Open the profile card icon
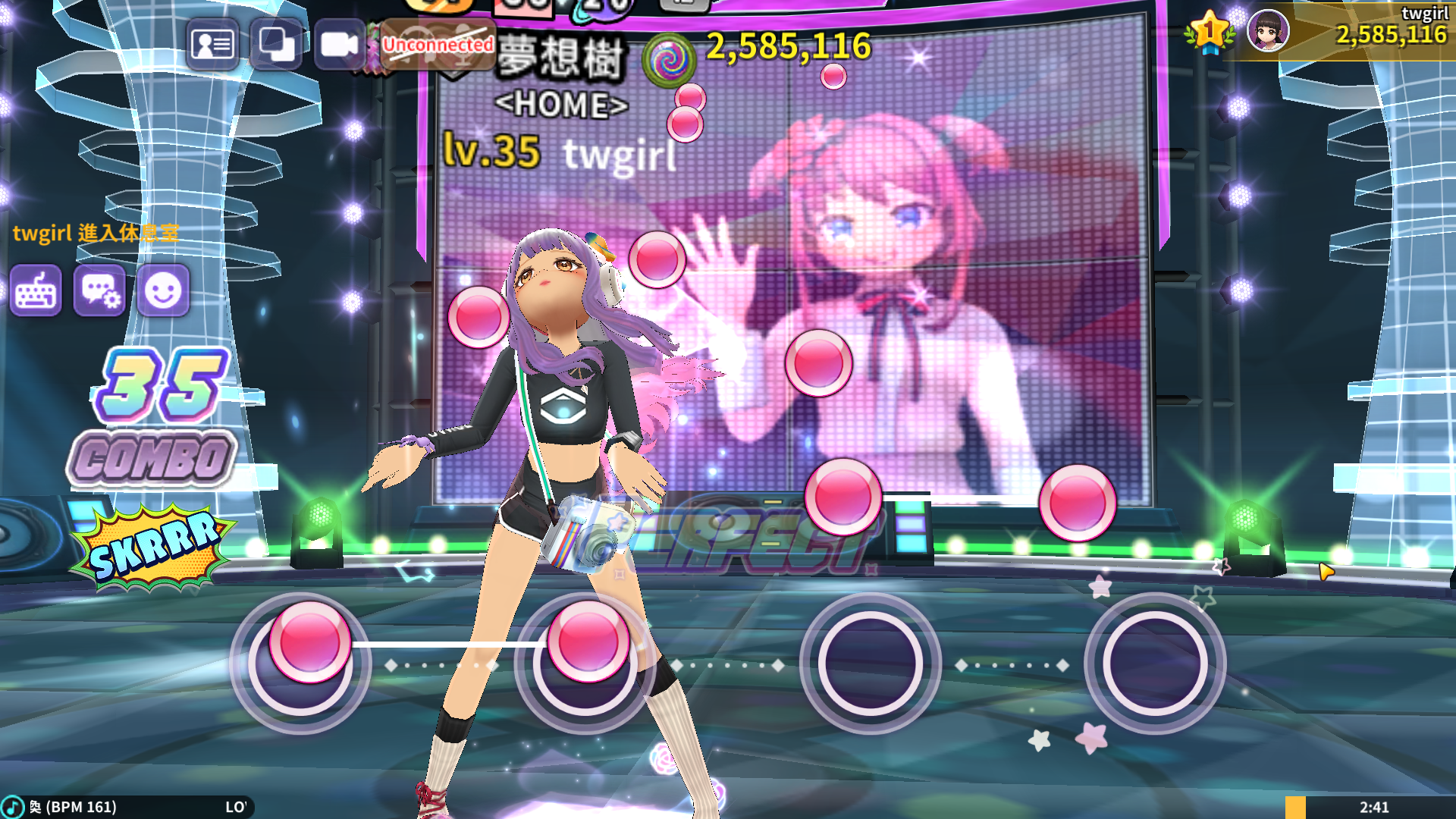Image resolution: width=1456 pixels, height=819 pixels. tap(212, 45)
